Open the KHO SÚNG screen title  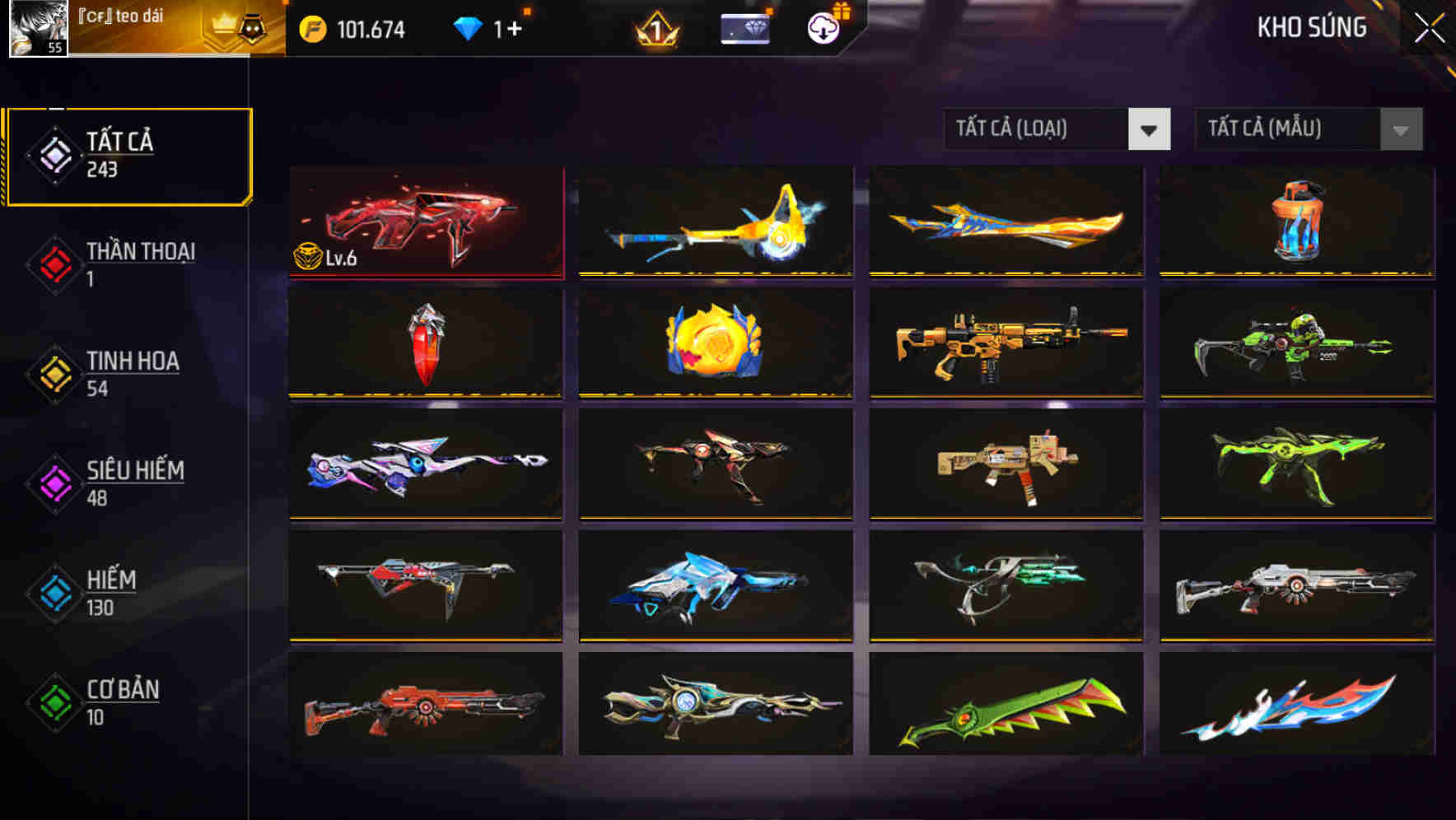click(1311, 28)
